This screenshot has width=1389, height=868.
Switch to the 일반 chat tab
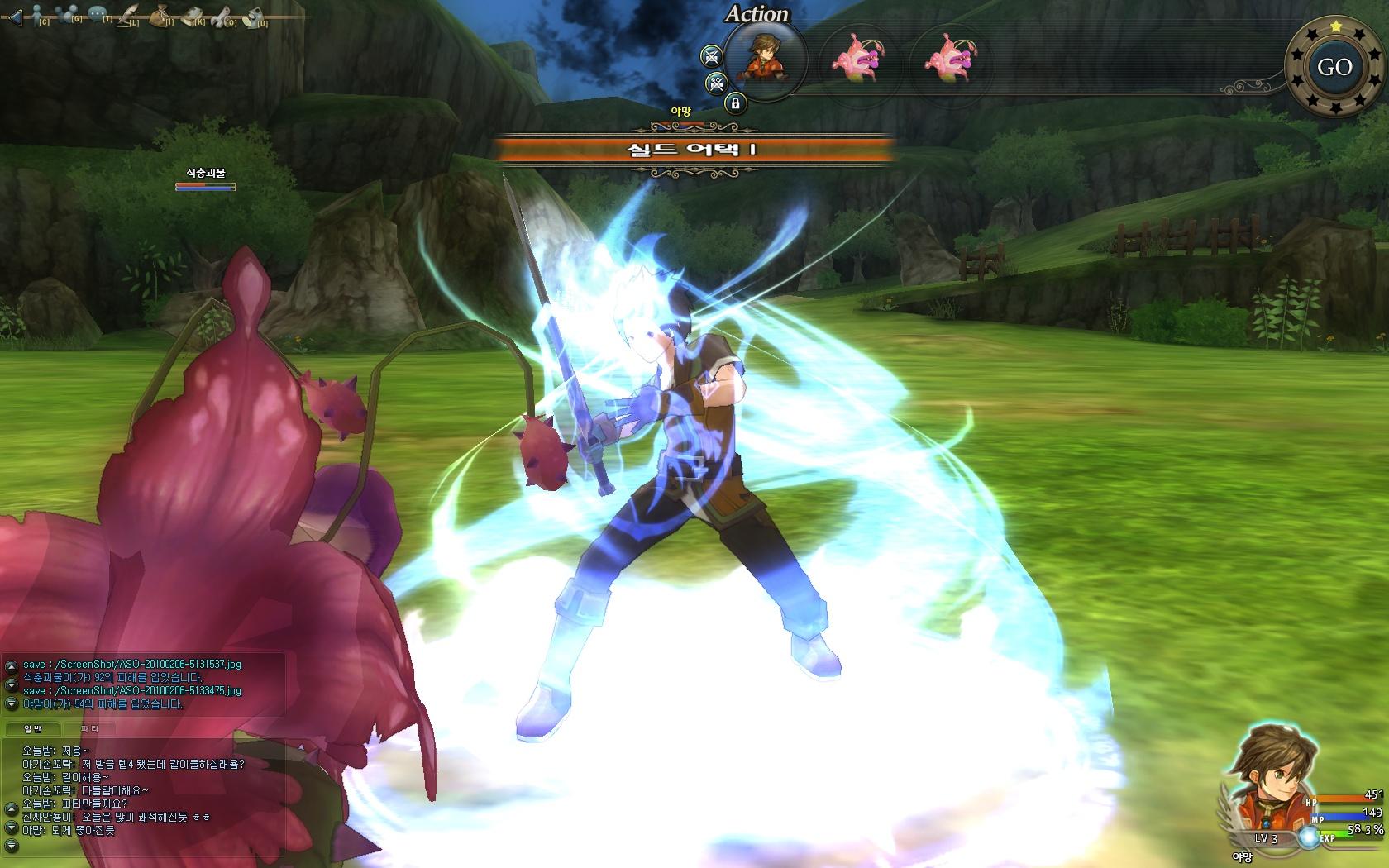[33, 728]
